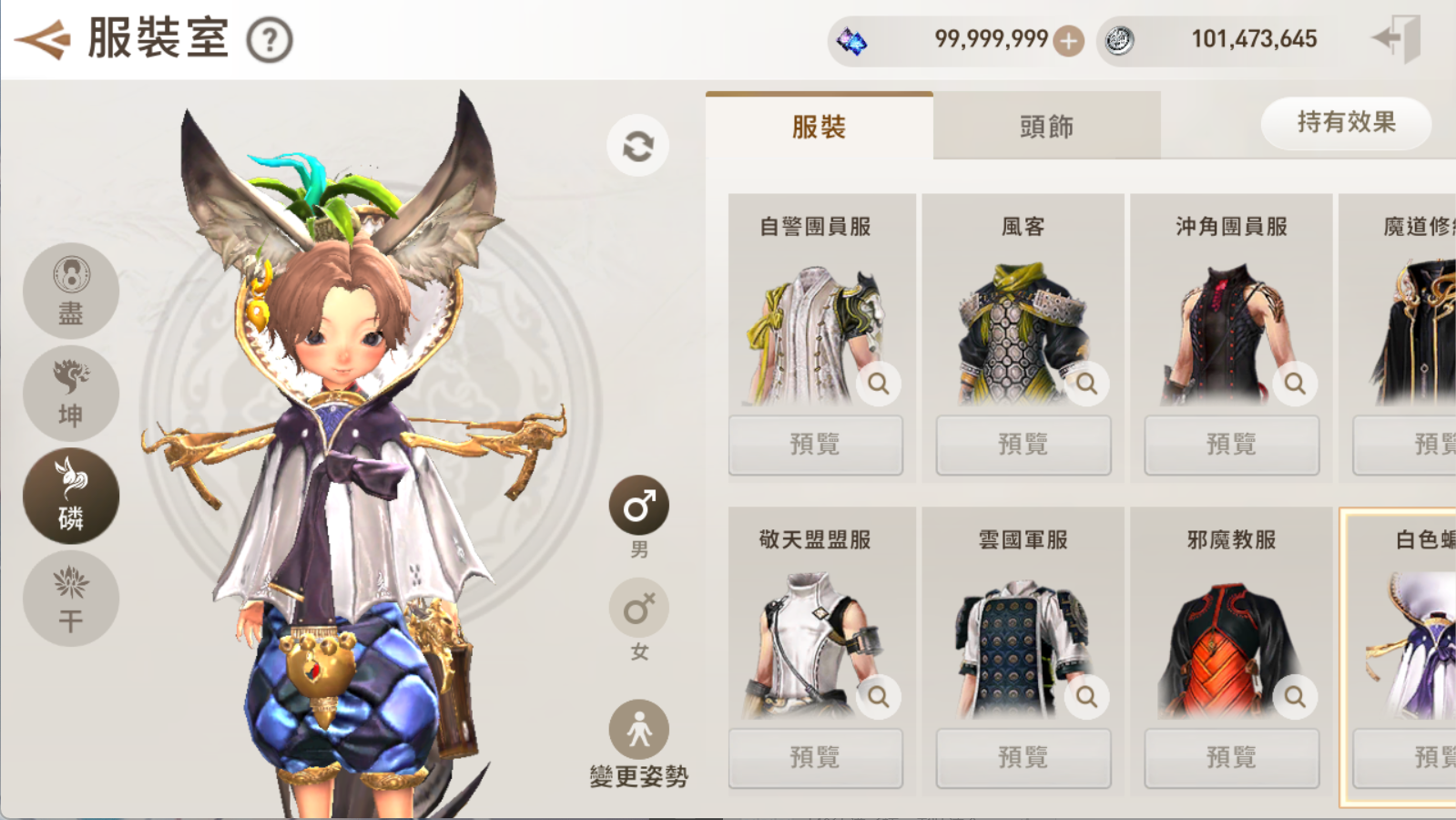Go back with the arrow beside 服裝室
The height and width of the screenshot is (820, 1456).
(x=42, y=39)
